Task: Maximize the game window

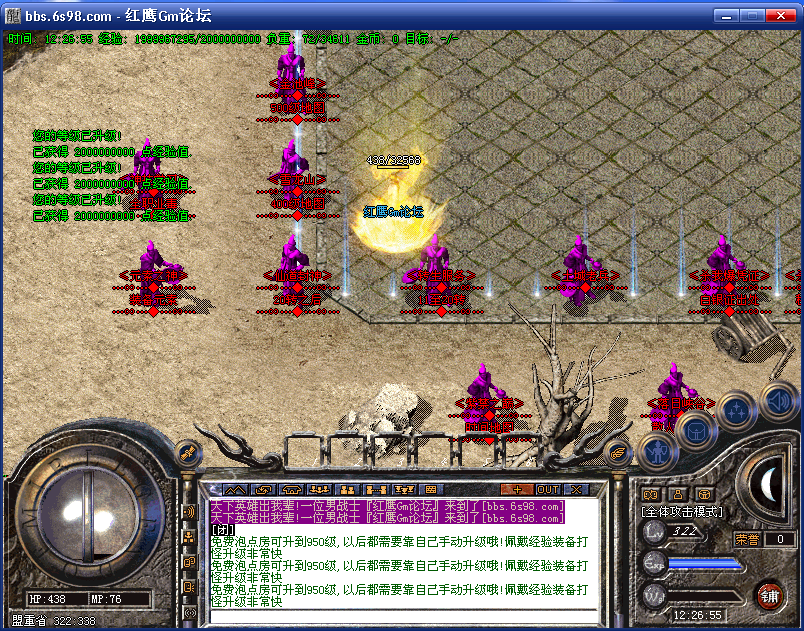Action: point(753,16)
